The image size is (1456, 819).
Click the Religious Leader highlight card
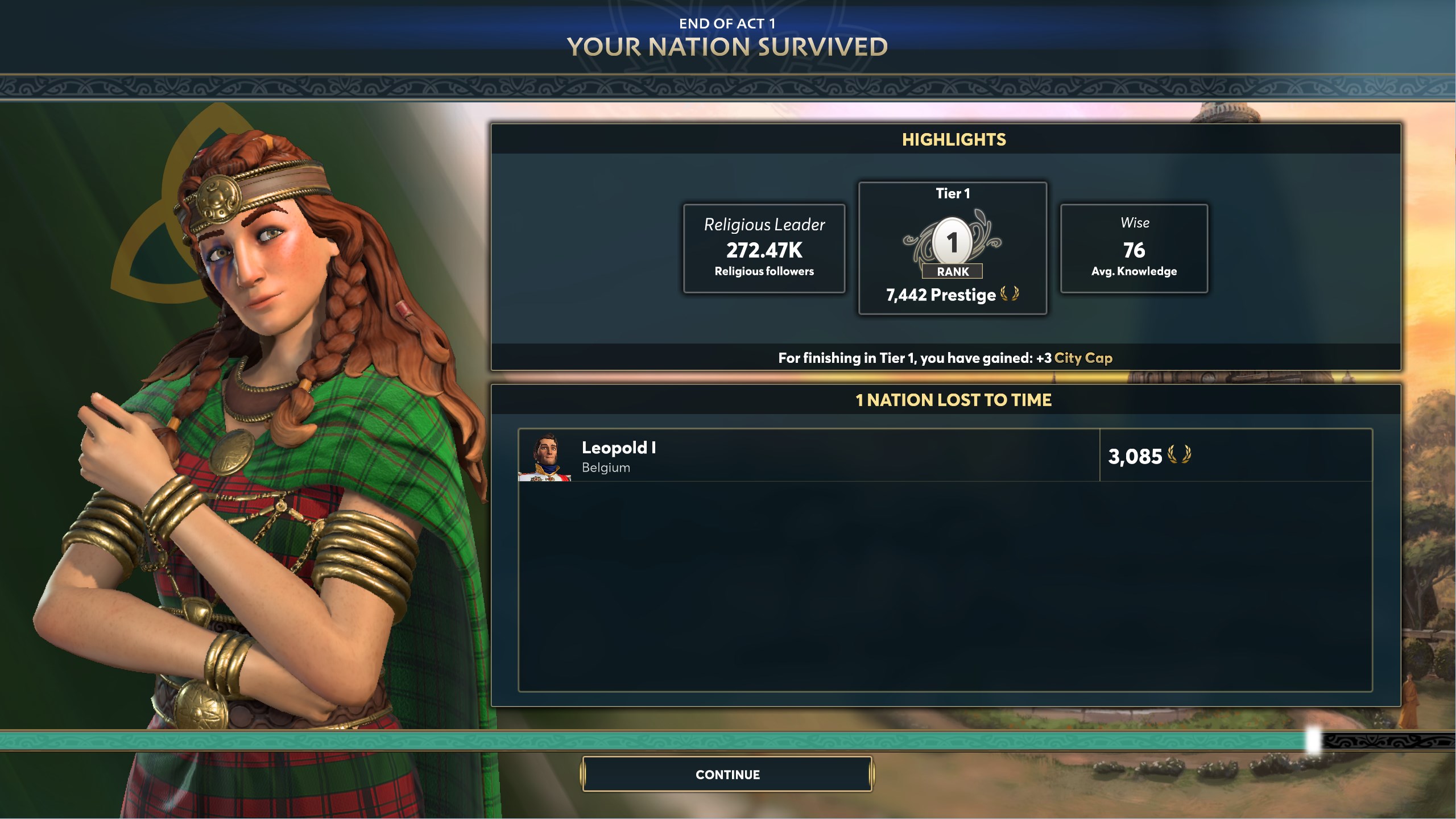pyautogui.click(x=764, y=249)
